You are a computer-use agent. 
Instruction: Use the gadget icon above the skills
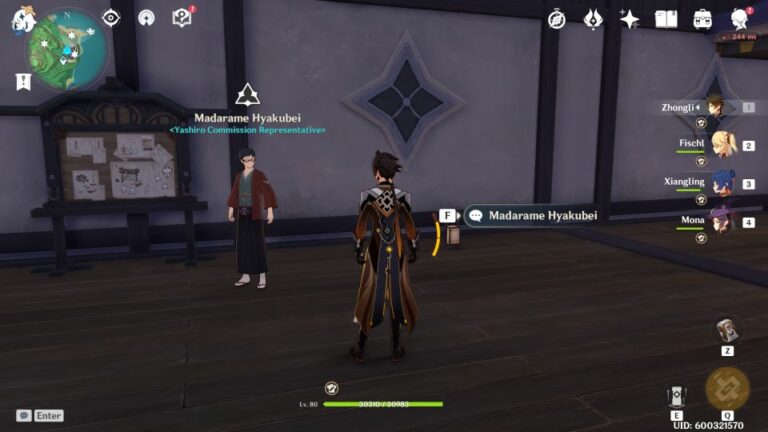point(727,331)
